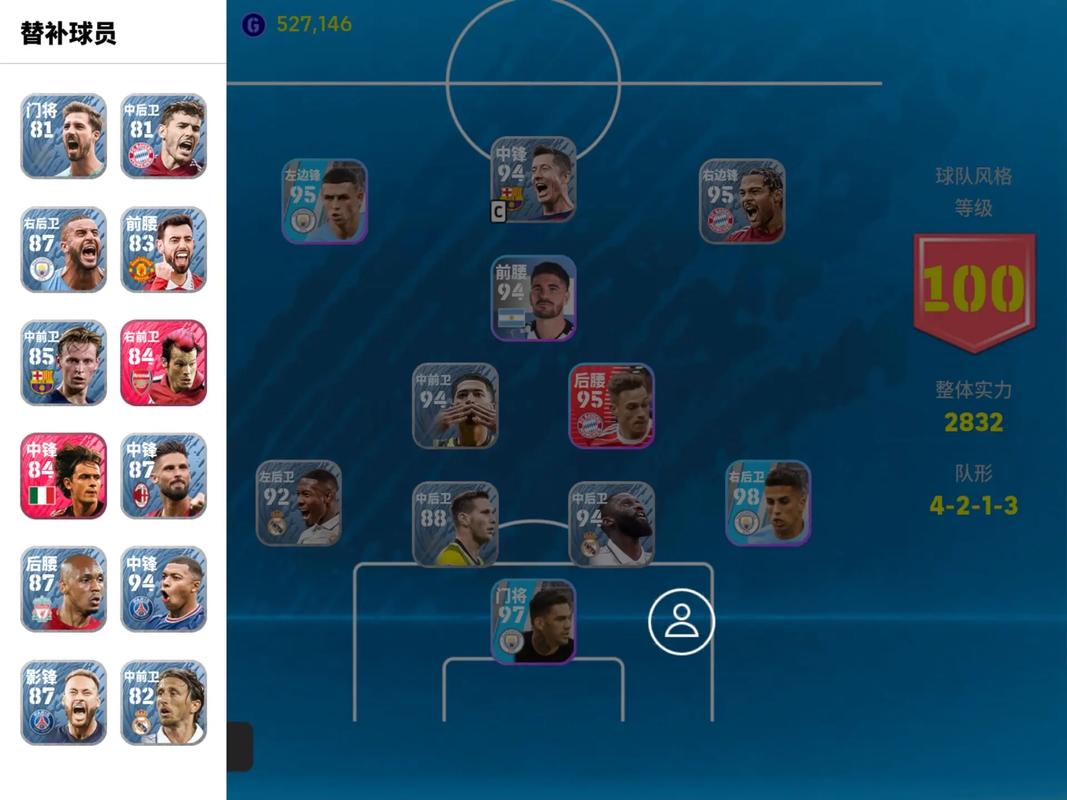Select the red Bayern card rated 95

pos(612,405)
